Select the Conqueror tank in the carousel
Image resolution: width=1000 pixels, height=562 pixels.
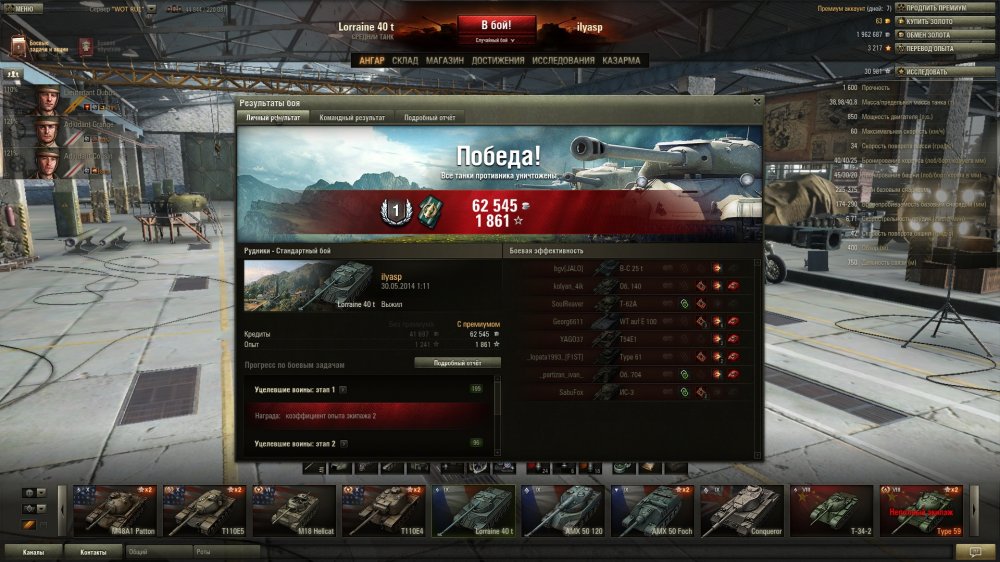pyautogui.click(x=741, y=510)
